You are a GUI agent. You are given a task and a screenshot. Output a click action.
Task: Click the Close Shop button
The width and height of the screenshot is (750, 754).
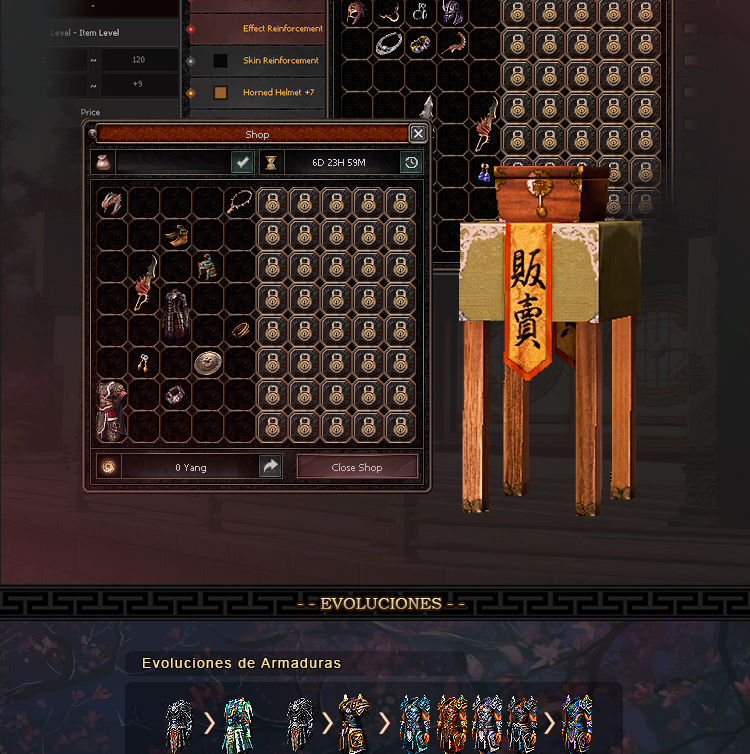(x=357, y=467)
